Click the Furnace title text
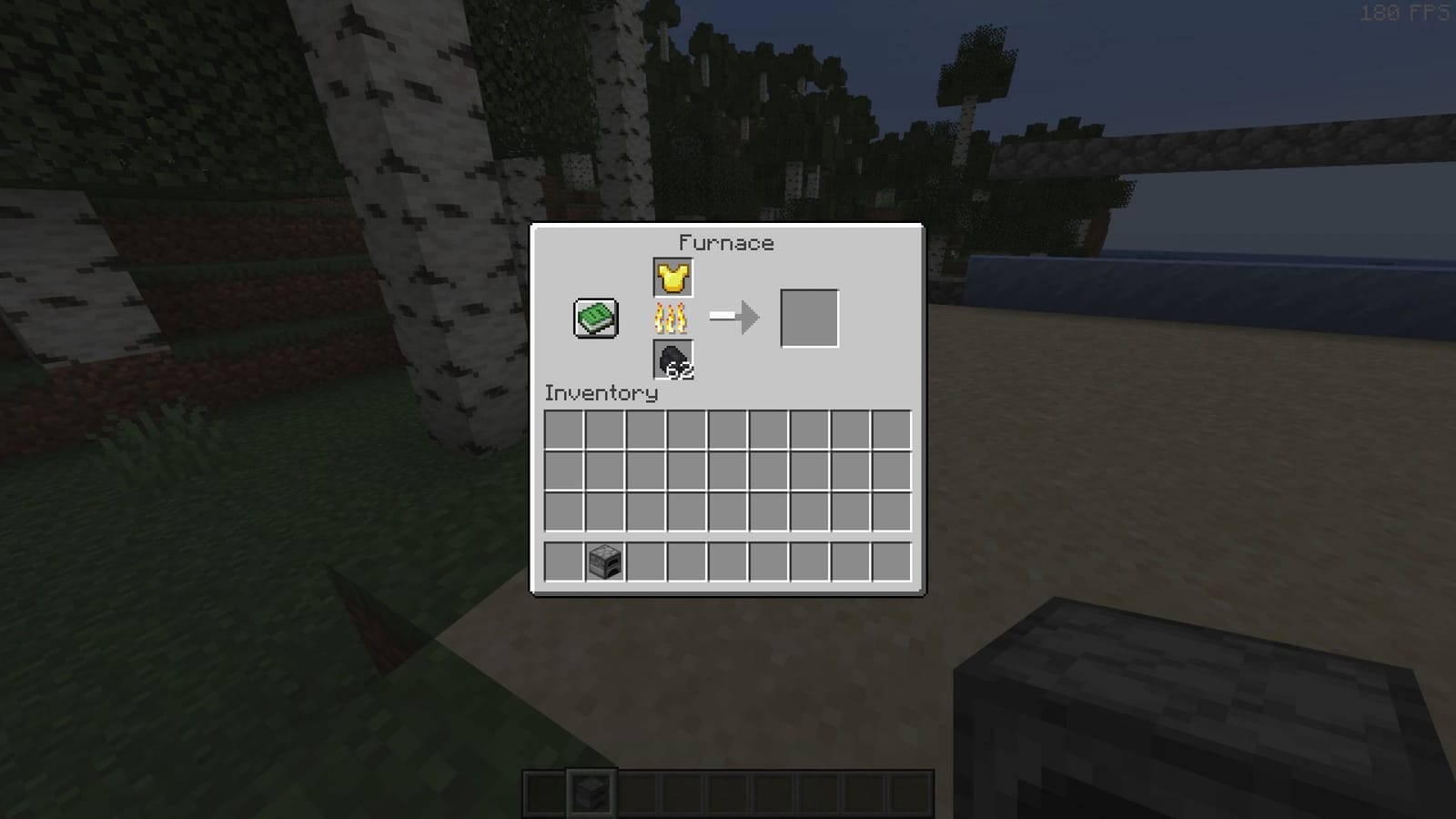 pos(725,243)
